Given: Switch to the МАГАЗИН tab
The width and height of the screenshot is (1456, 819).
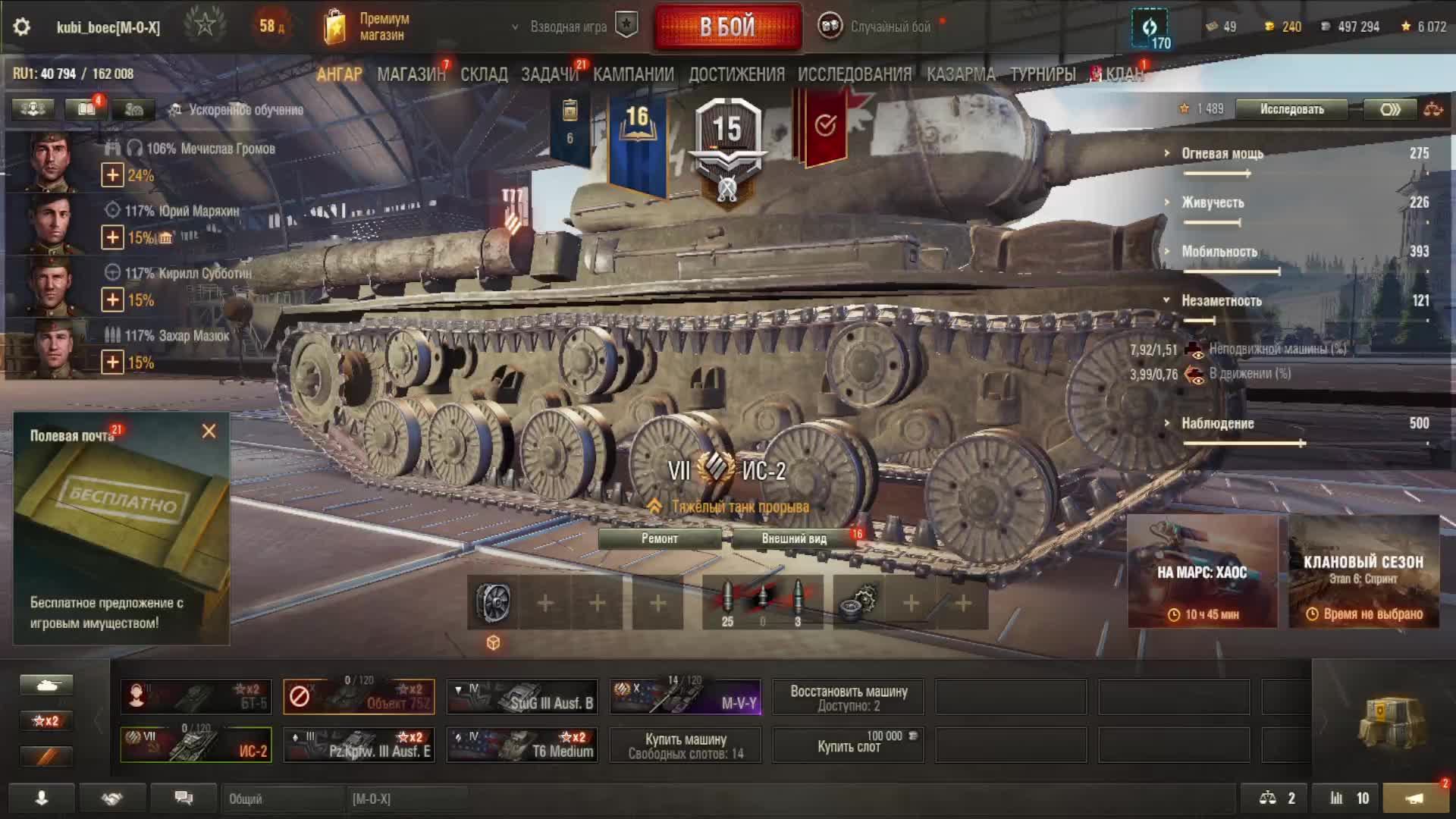Looking at the screenshot, I should click(411, 74).
